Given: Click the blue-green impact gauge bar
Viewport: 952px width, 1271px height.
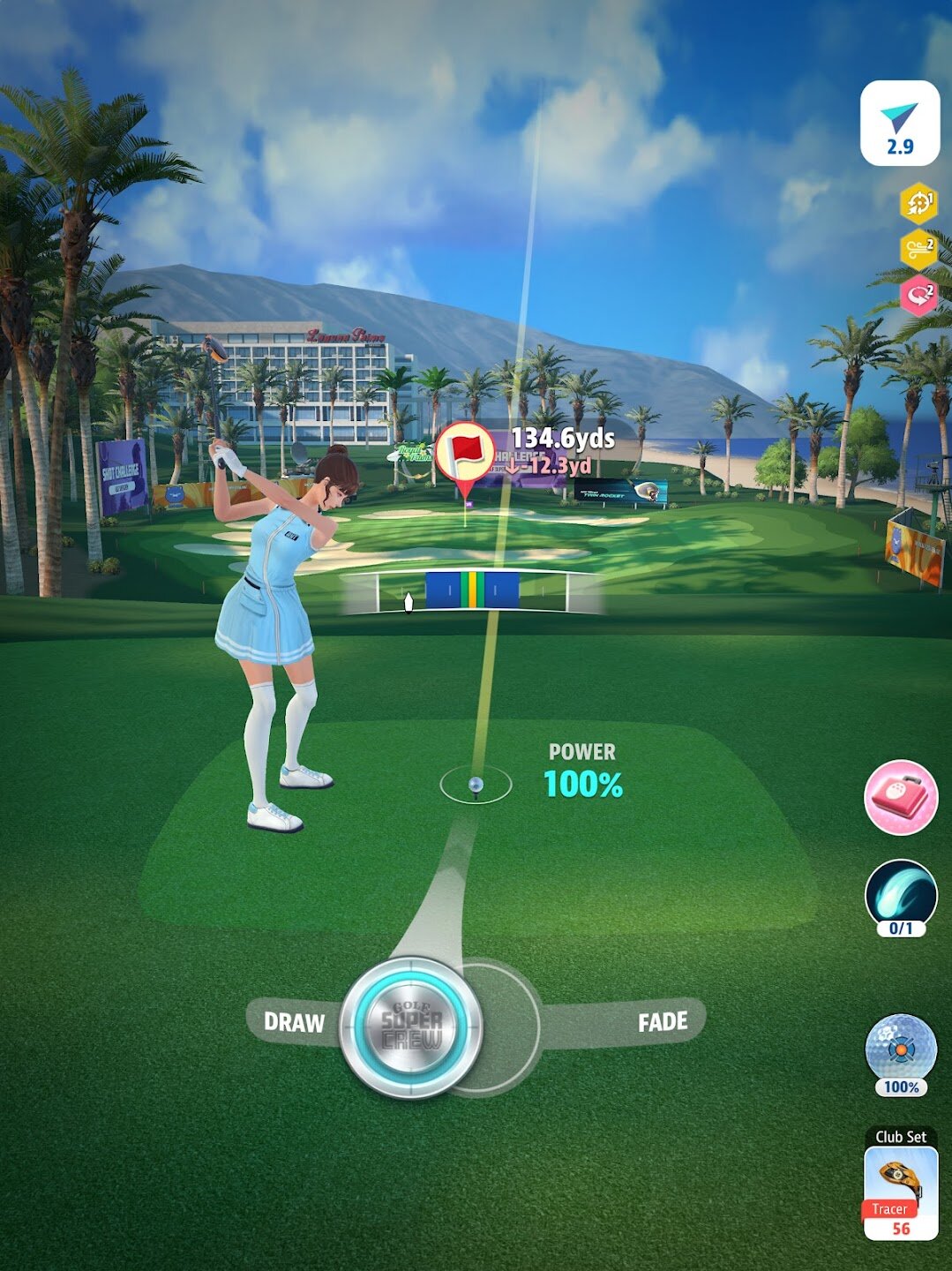Looking at the screenshot, I should 472,590.
